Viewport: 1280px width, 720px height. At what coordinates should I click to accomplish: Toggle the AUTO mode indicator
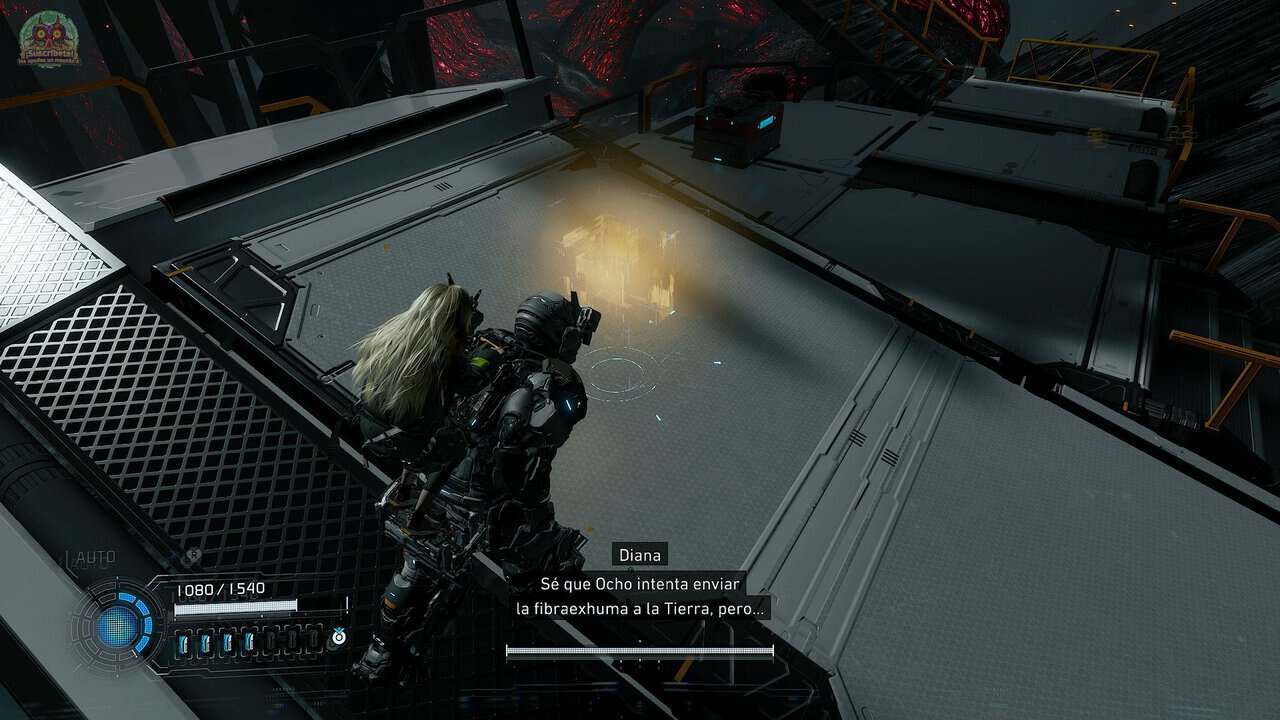pos(93,558)
